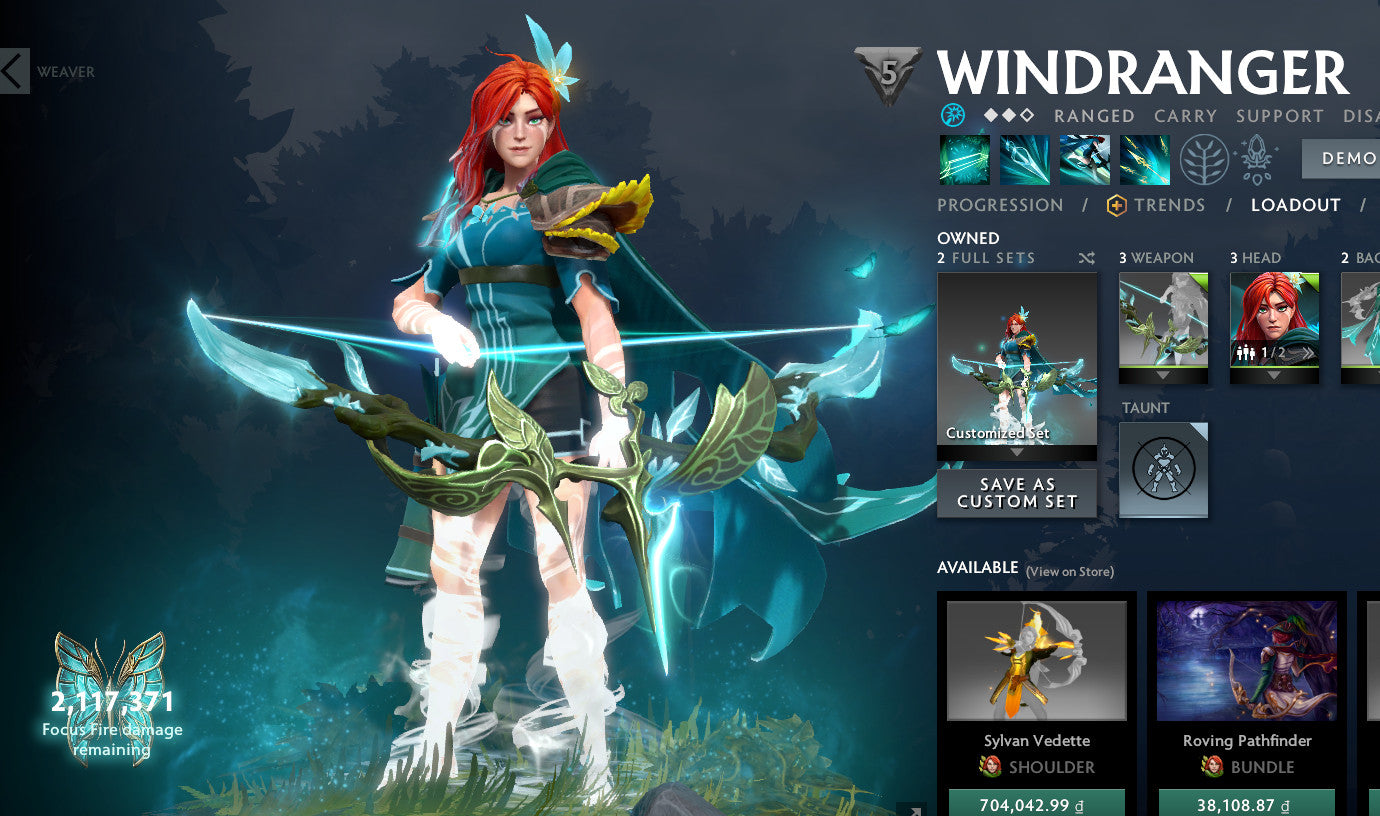Select the Focus Fire ability icon

tap(1143, 160)
